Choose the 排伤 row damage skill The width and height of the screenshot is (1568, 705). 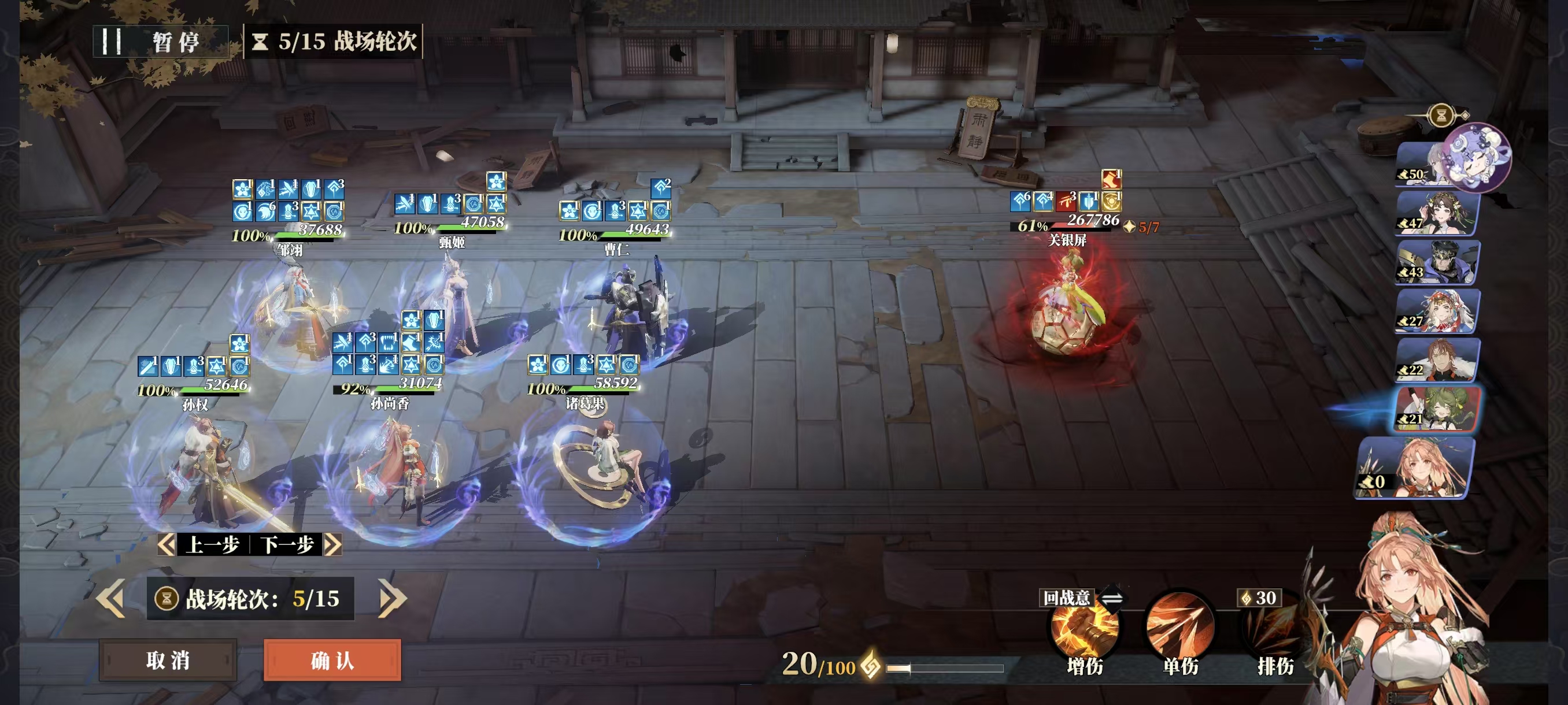[x=1275, y=633]
